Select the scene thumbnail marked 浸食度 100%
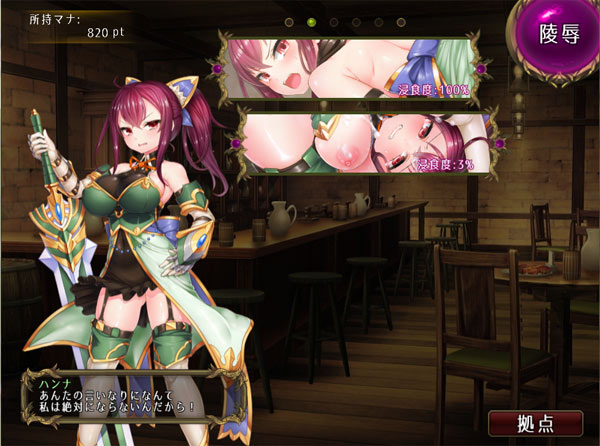Screen dimensions: 600x446 pos(350,68)
